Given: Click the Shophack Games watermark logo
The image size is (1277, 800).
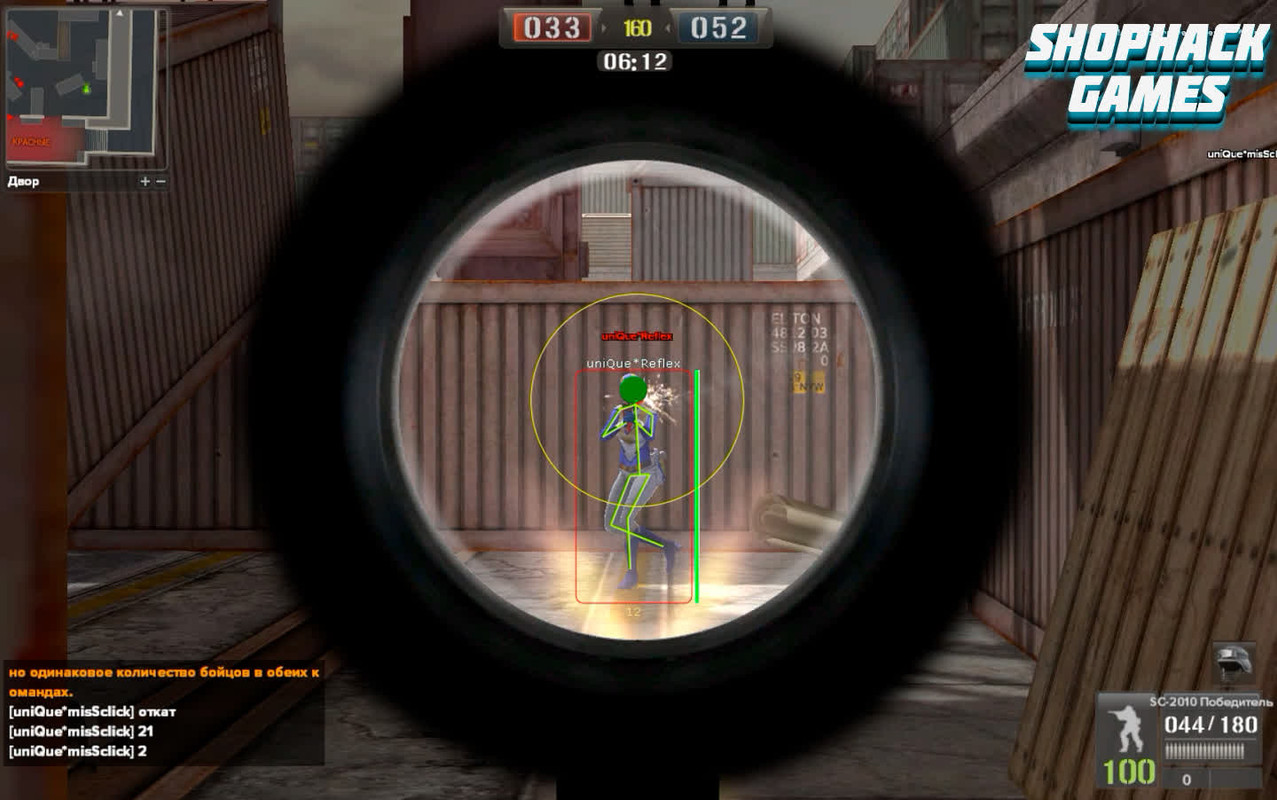Looking at the screenshot, I should pyautogui.click(x=1146, y=76).
